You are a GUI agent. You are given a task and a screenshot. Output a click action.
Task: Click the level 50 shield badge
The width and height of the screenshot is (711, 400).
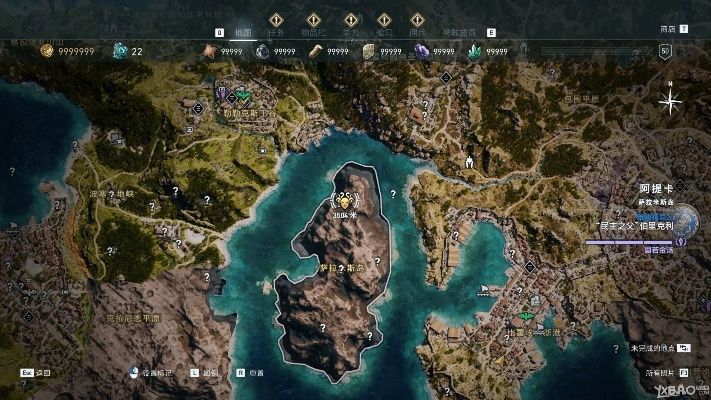click(666, 51)
